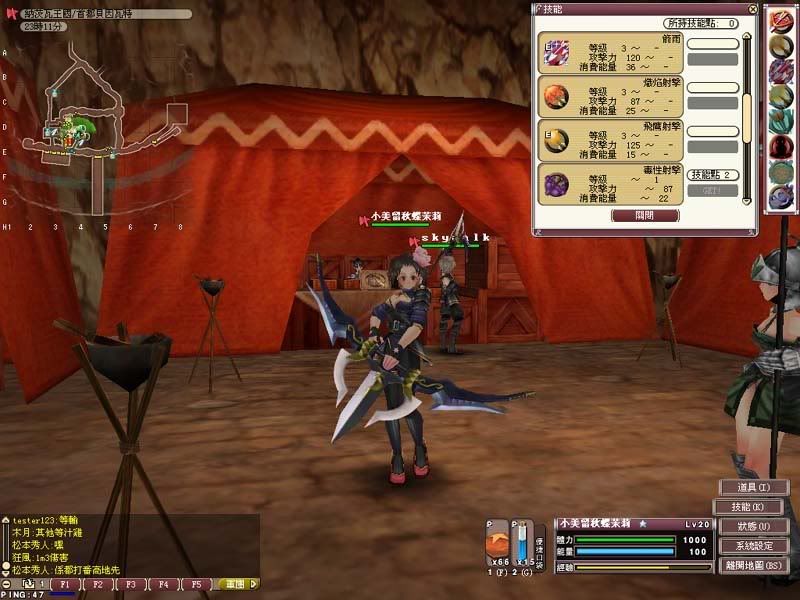Image resolution: width=800 pixels, height=600 pixels.
Task: Select the 爆焰射擊 flame shot skill icon
Action: coord(556,97)
